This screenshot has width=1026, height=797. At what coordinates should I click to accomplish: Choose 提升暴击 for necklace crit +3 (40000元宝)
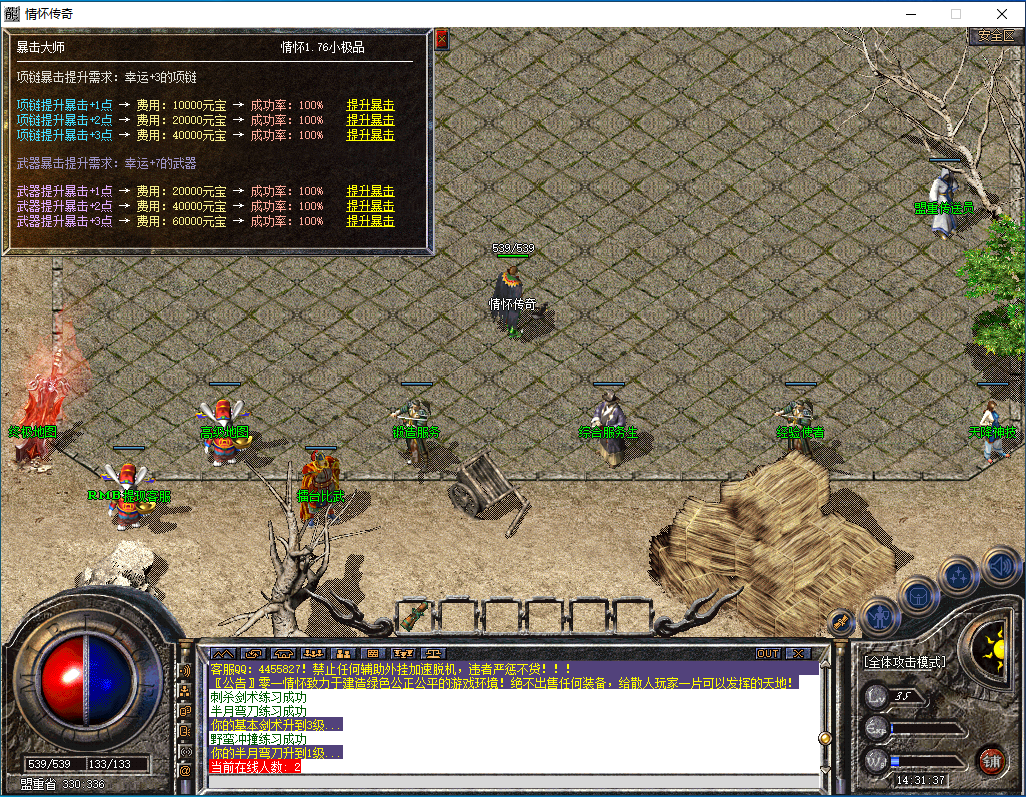370,135
